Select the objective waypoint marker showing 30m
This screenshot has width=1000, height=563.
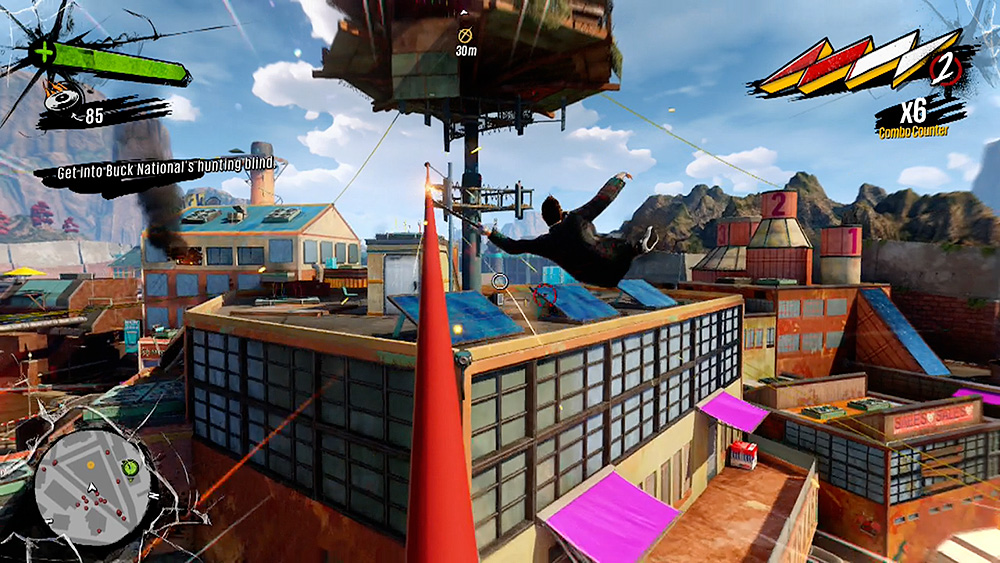(465, 33)
